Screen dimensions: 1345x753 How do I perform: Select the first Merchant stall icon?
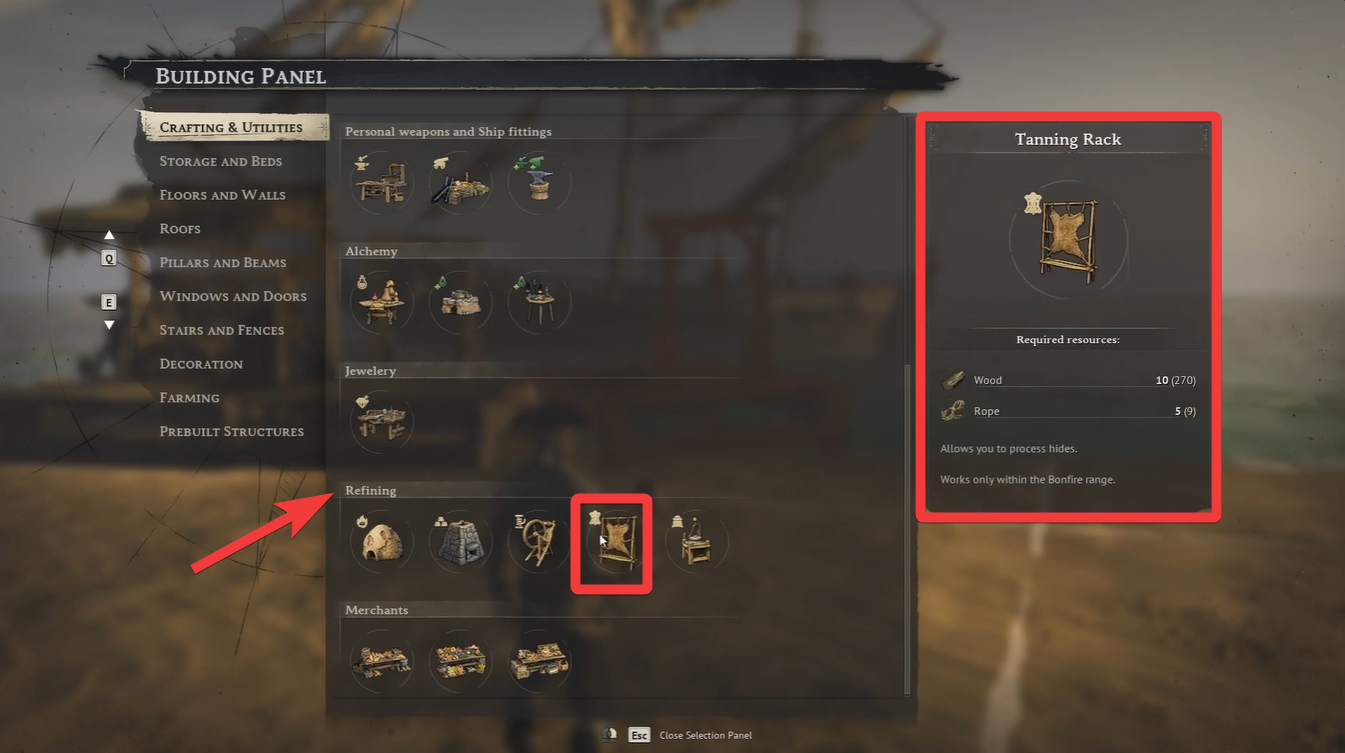pyautogui.click(x=381, y=660)
